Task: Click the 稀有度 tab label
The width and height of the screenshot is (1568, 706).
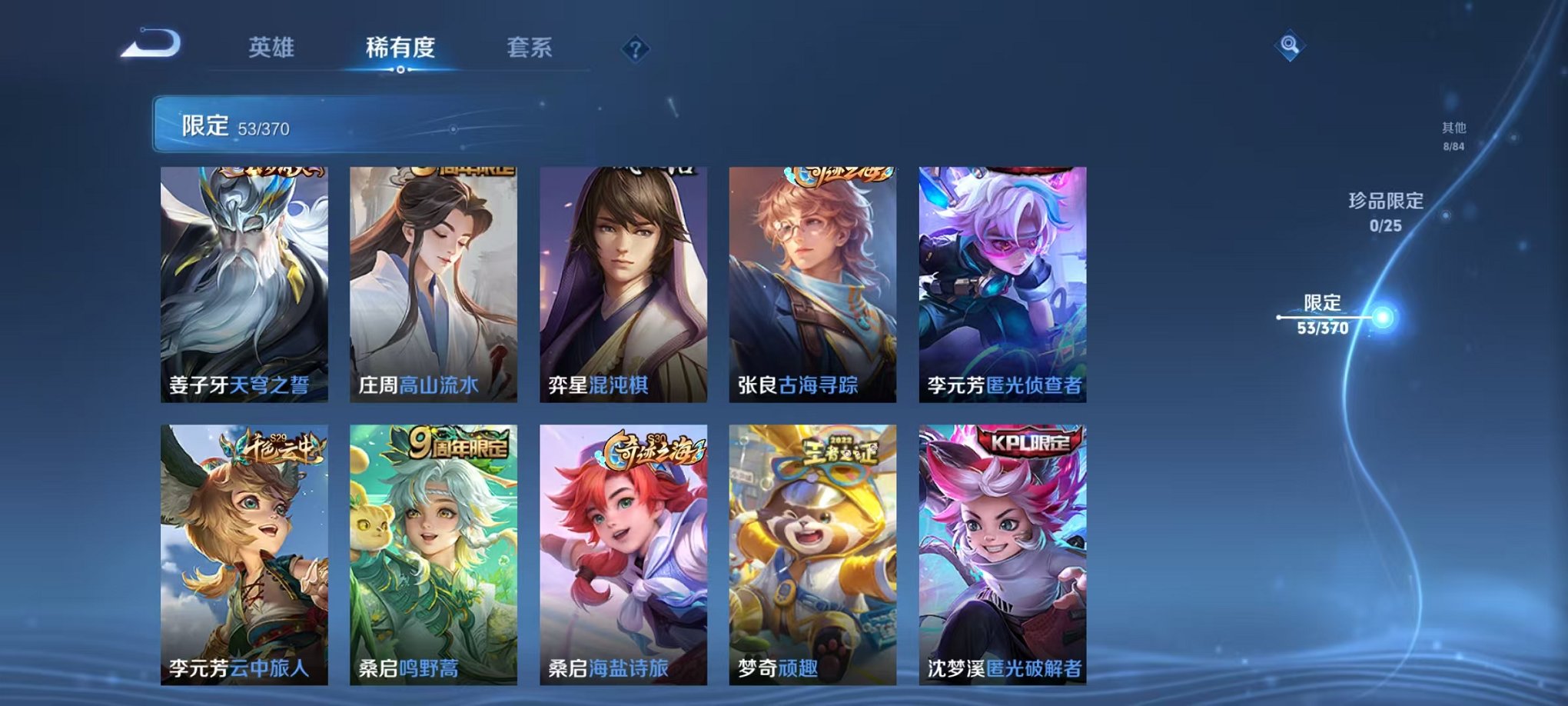Action: pyautogui.click(x=402, y=46)
